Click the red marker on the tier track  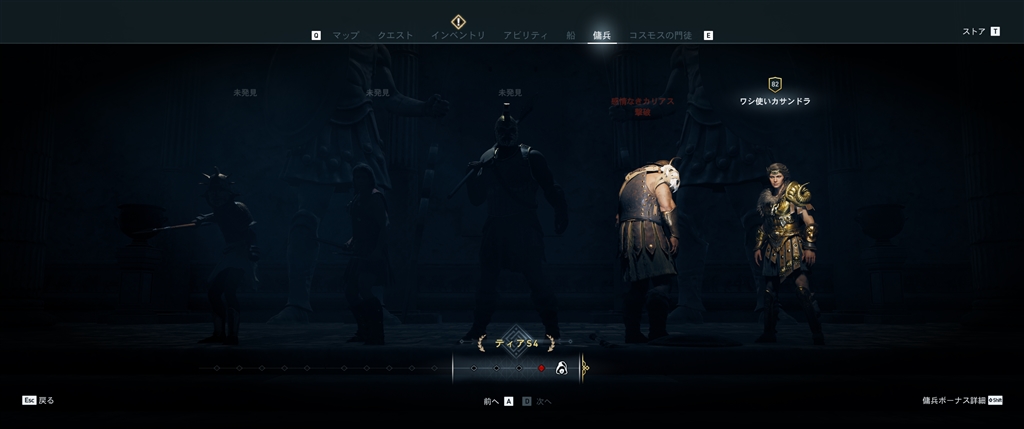(541, 368)
